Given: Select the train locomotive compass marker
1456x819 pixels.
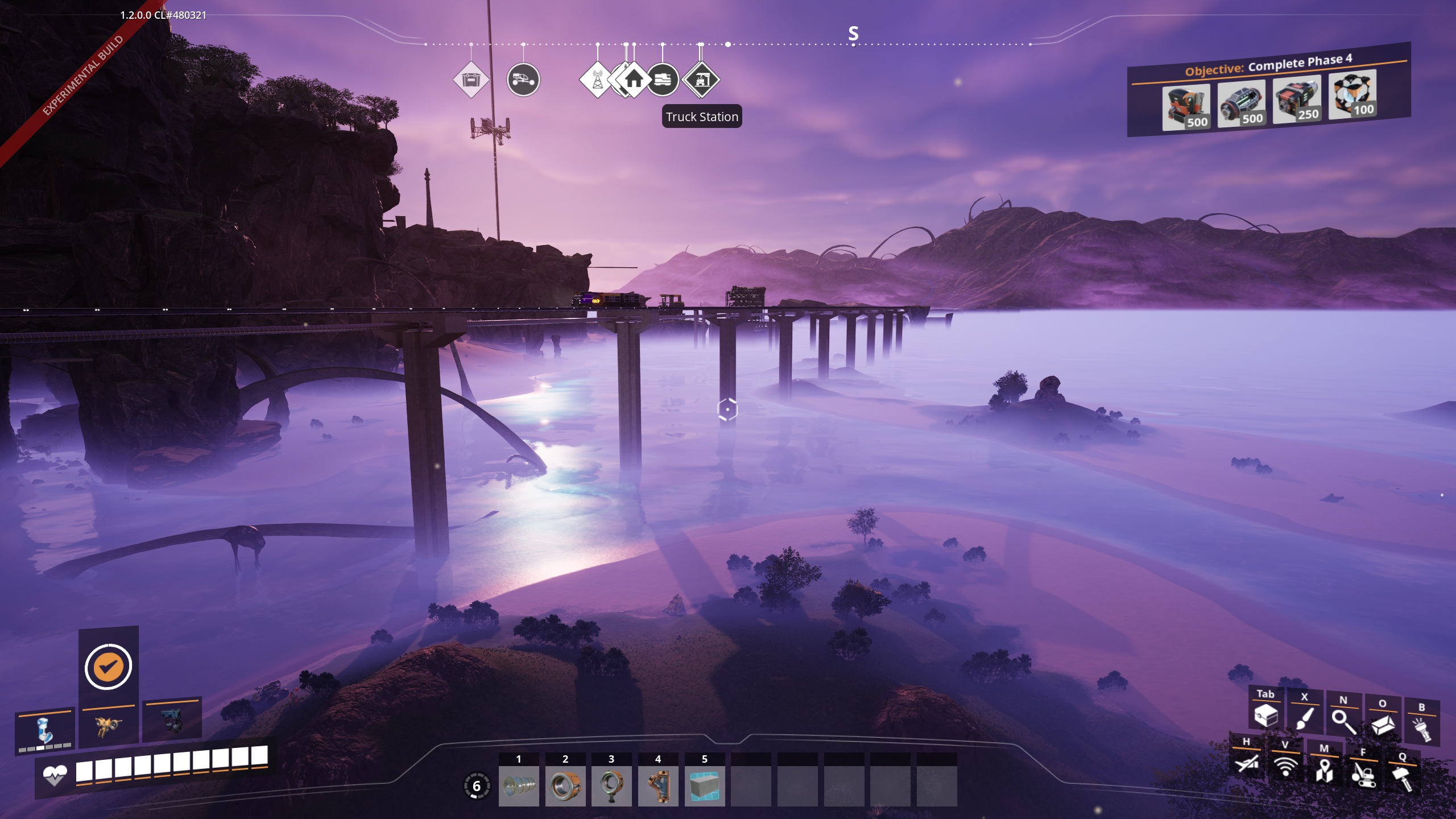Looking at the screenshot, I should point(663,80).
